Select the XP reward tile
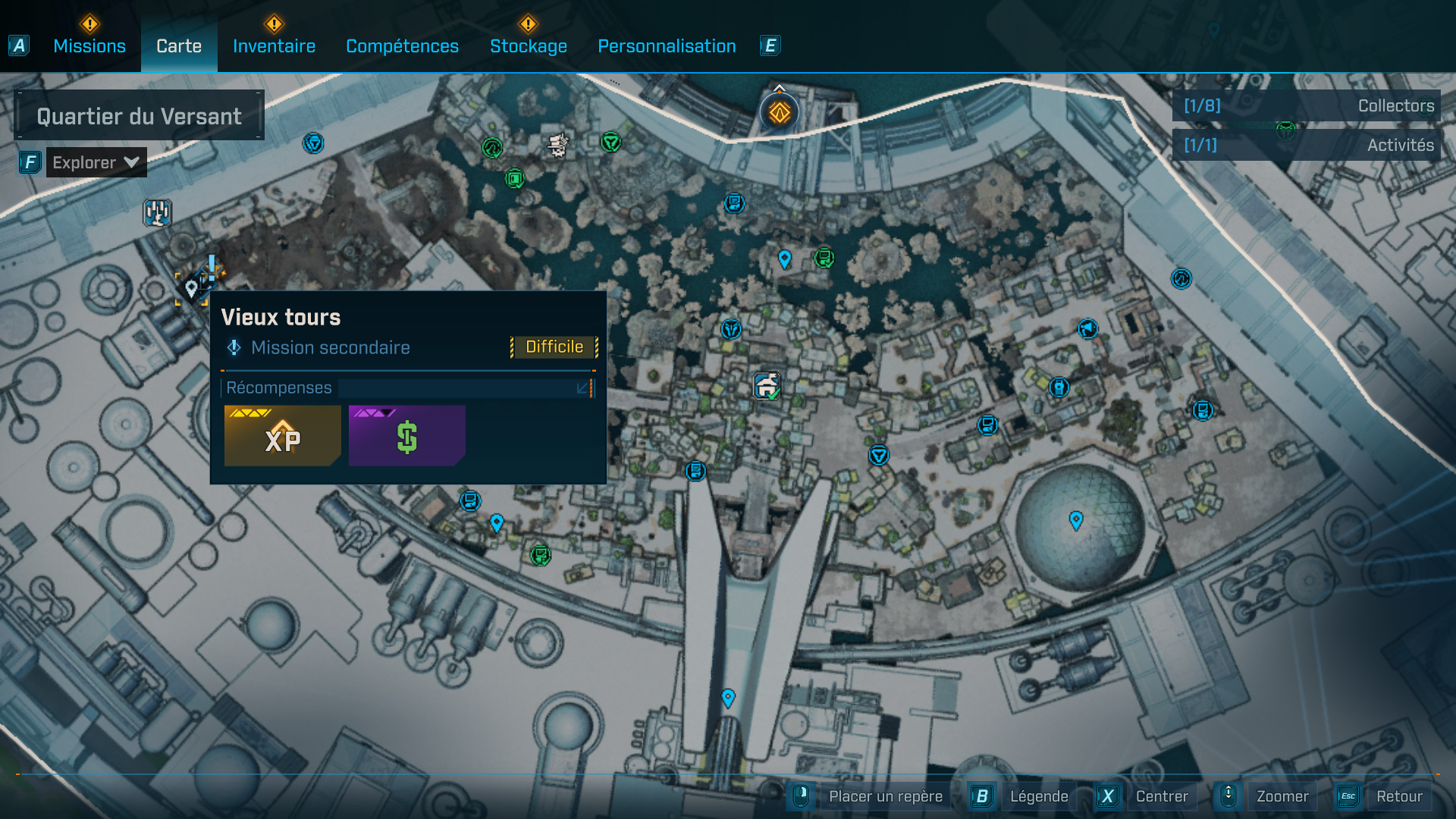This screenshot has width=1456, height=819. click(x=282, y=436)
